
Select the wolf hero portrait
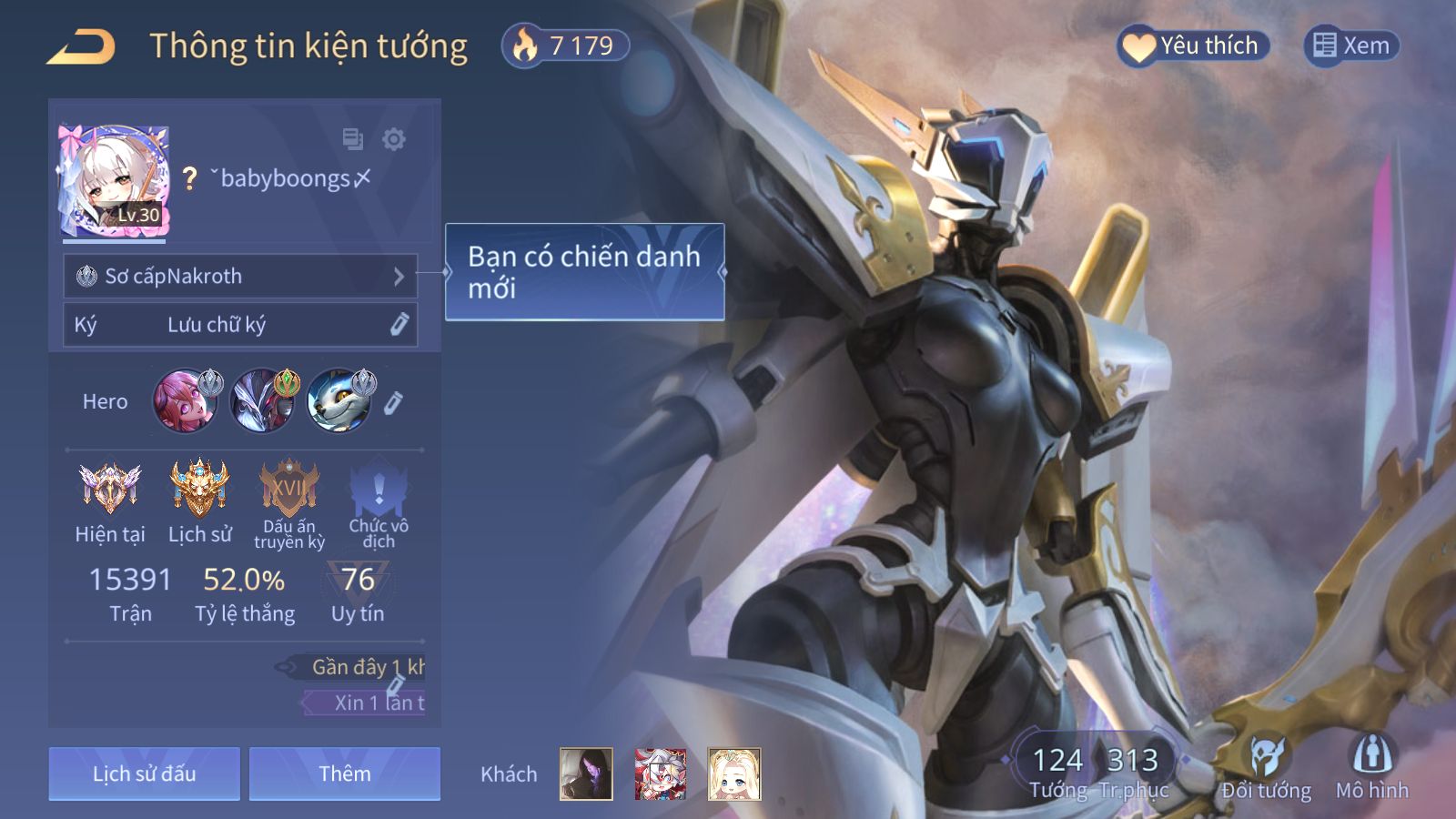[339, 400]
